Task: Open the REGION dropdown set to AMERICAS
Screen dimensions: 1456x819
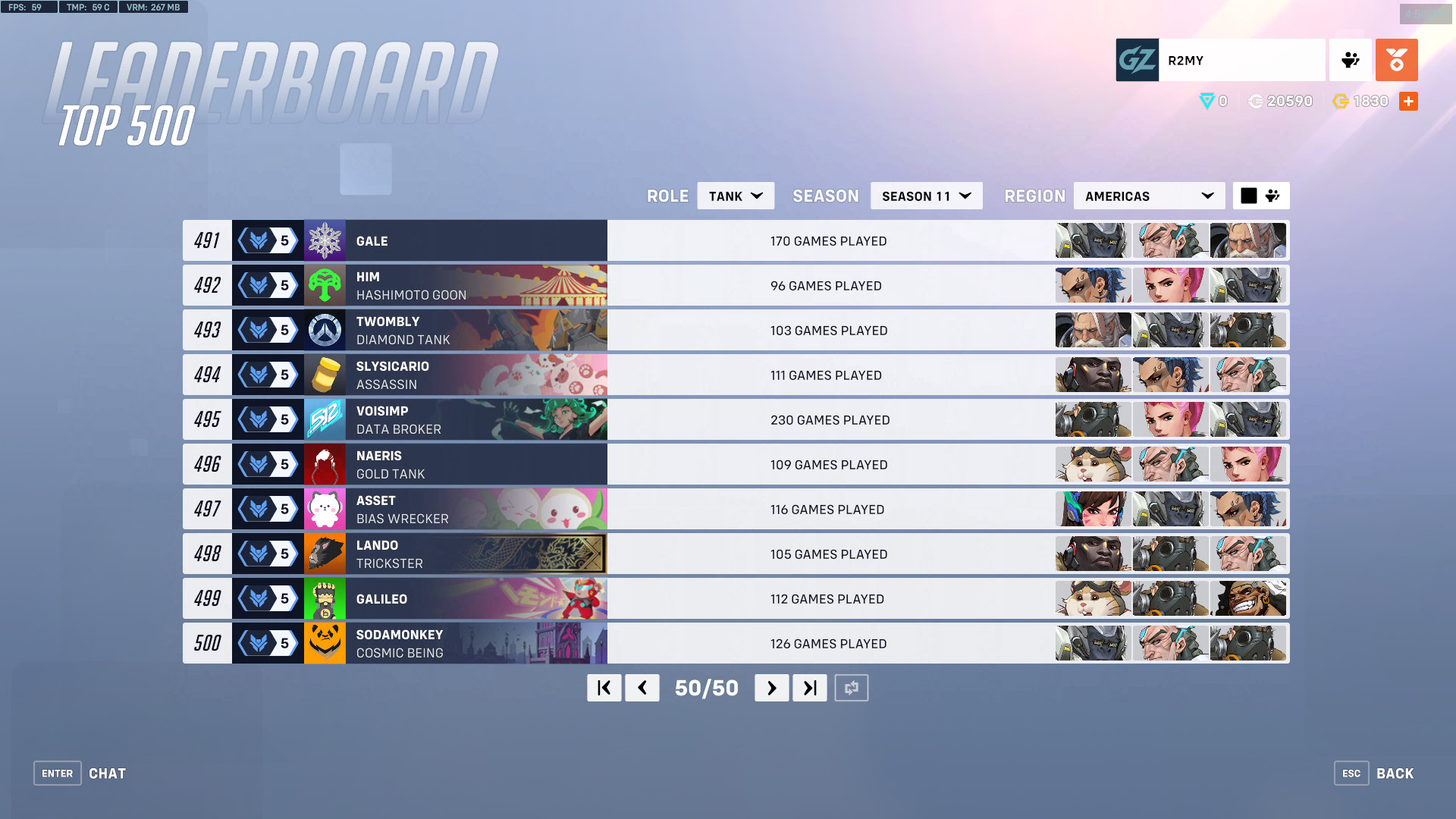Action: tap(1148, 195)
